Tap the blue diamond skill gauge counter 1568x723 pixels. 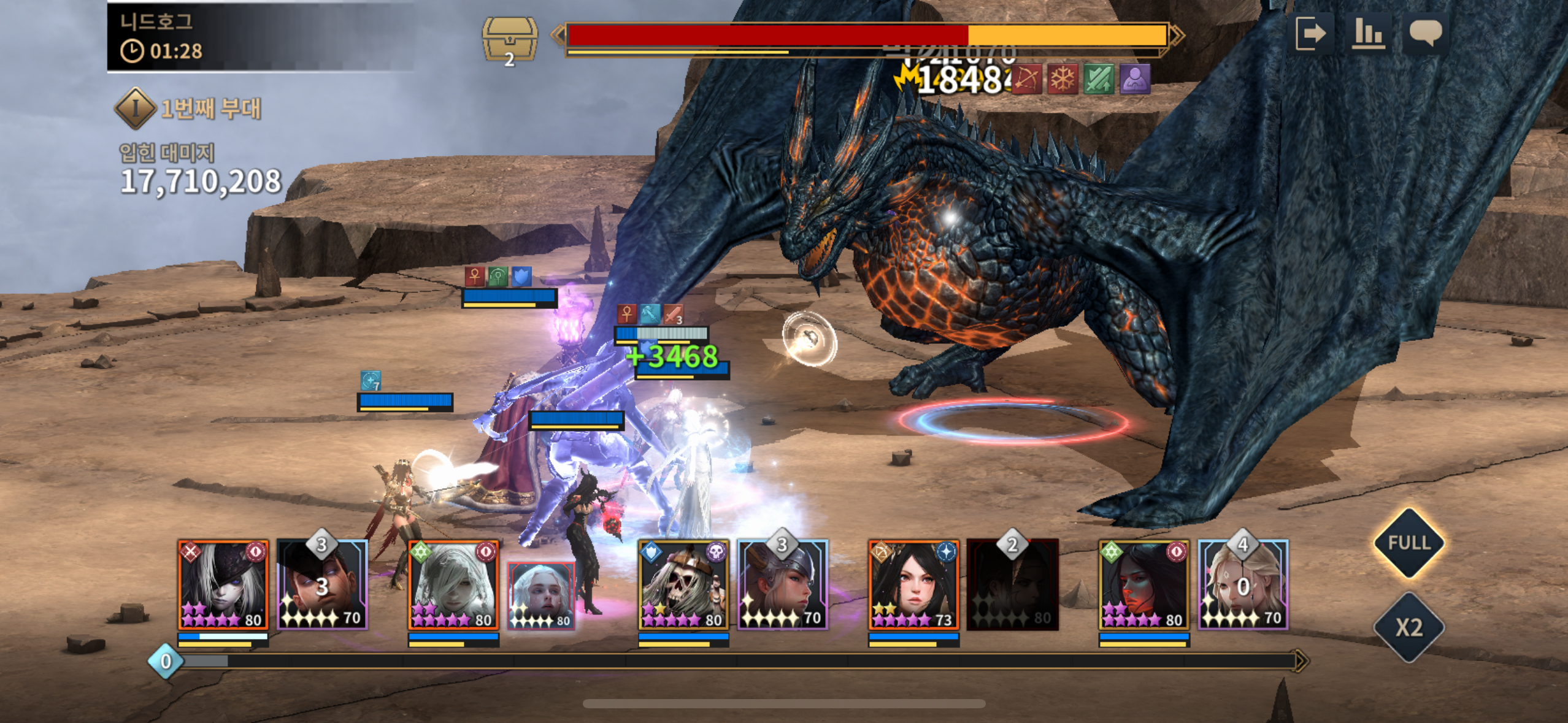[165, 661]
